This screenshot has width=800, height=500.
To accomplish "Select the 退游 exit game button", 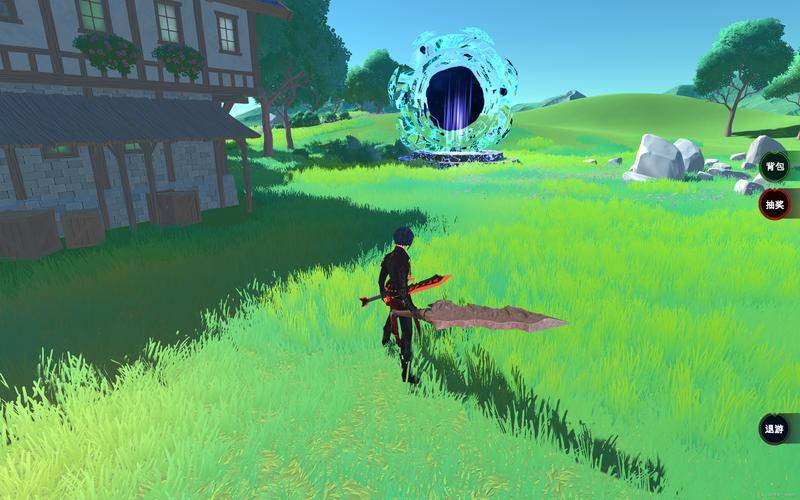I will 774,429.
